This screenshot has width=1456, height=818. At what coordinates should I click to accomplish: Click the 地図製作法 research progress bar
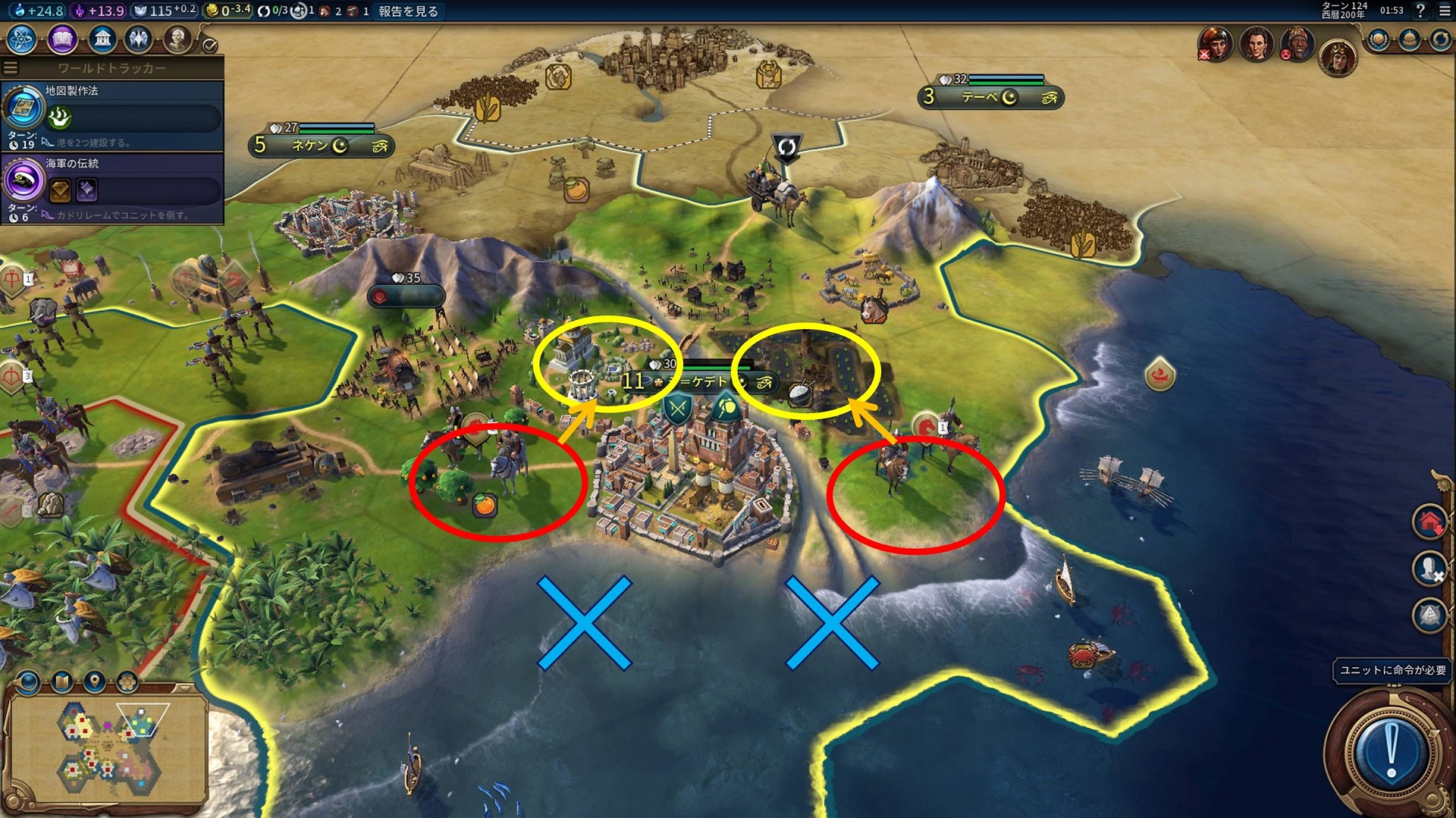point(136,118)
